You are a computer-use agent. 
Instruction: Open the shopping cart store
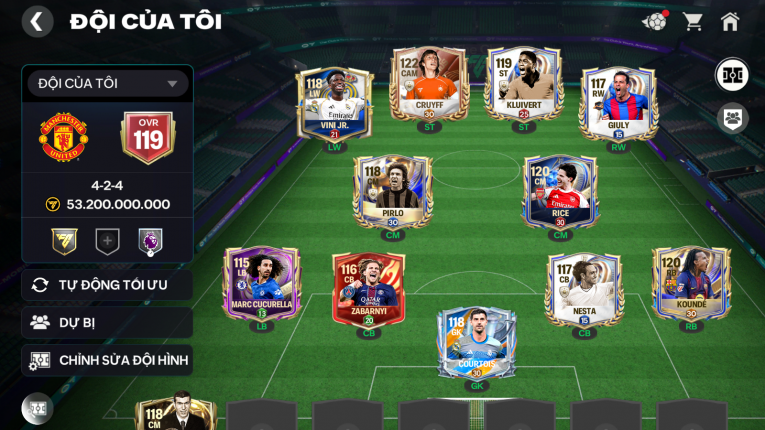tap(692, 21)
